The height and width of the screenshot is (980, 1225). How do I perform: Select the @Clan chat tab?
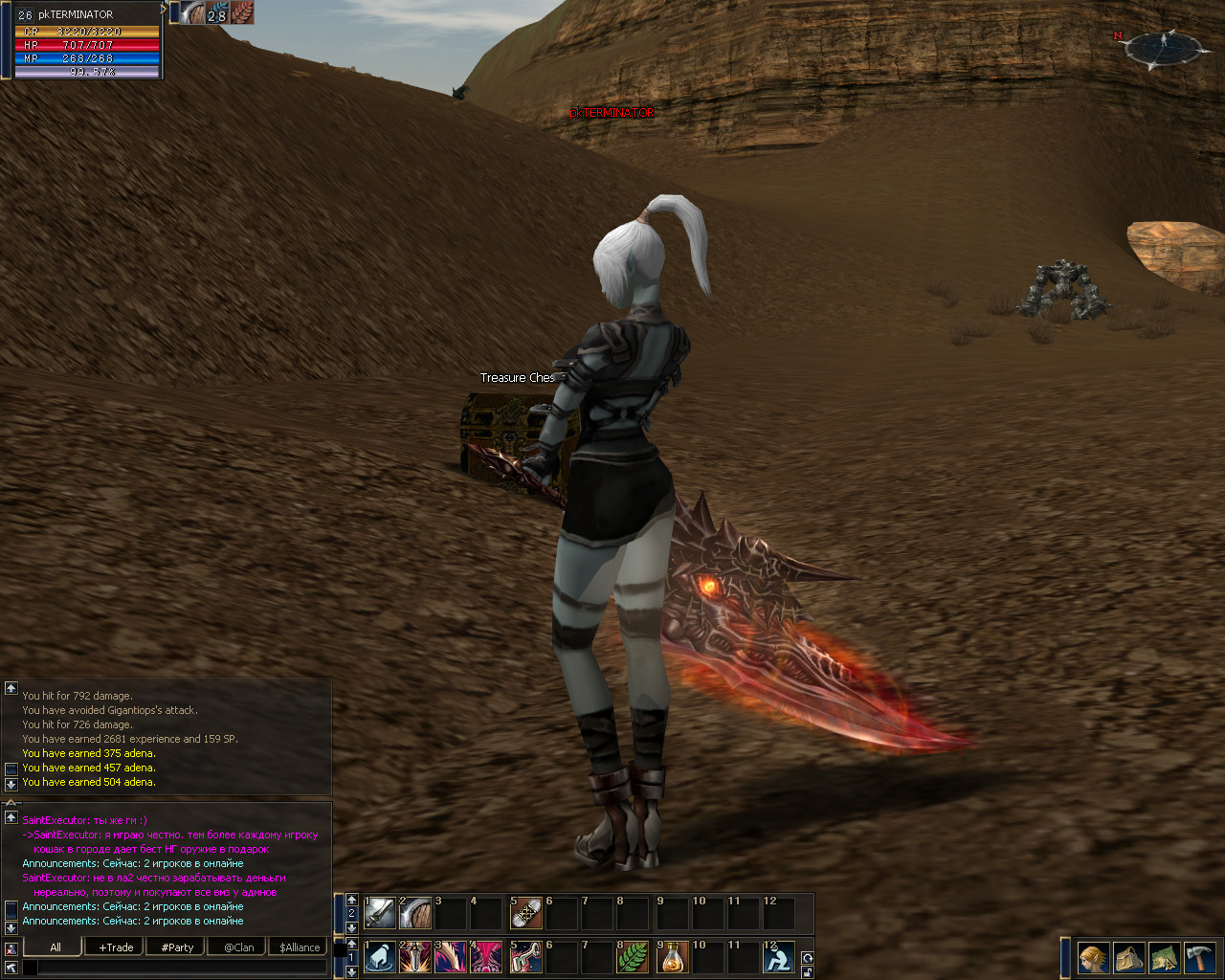[x=238, y=947]
